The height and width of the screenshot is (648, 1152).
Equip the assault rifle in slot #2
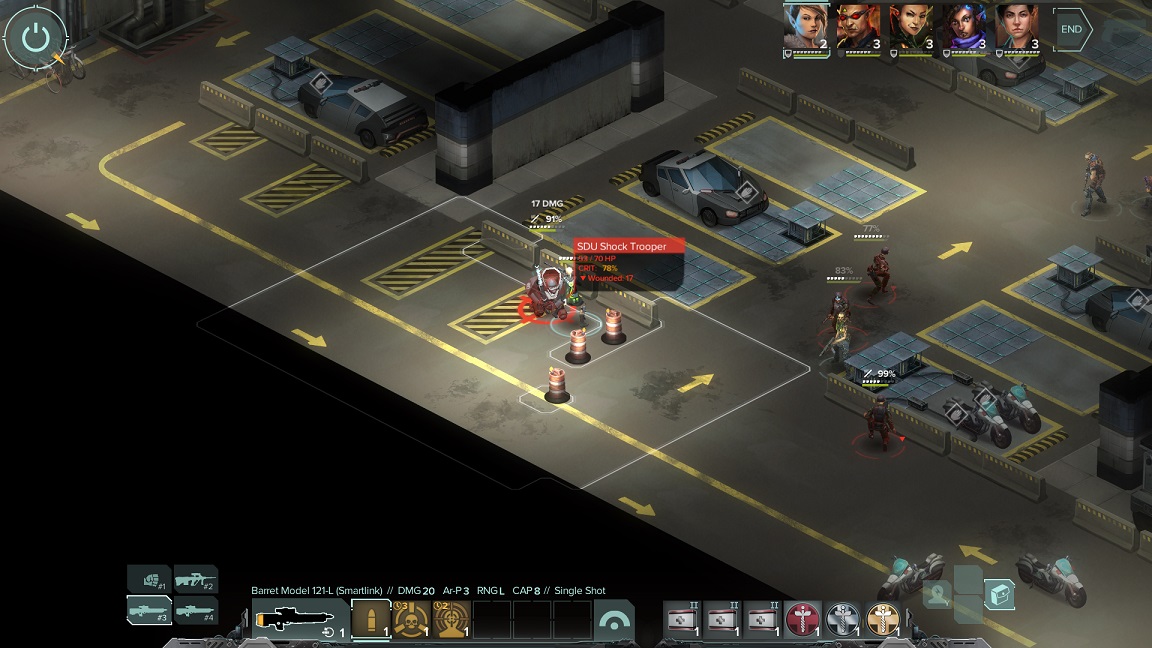(196, 579)
